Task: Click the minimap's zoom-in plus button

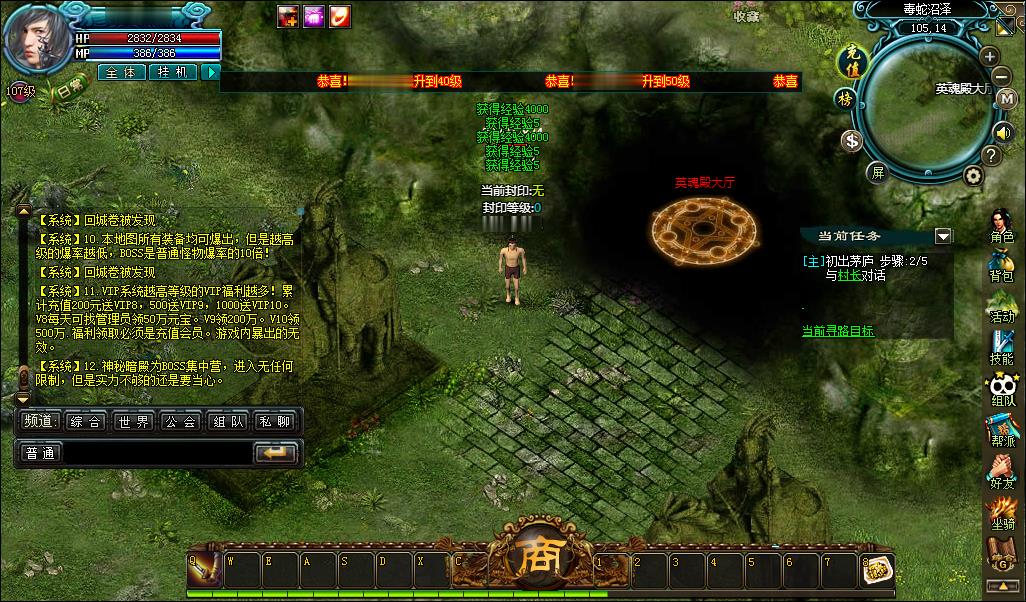Action: (x=989, y=56)
